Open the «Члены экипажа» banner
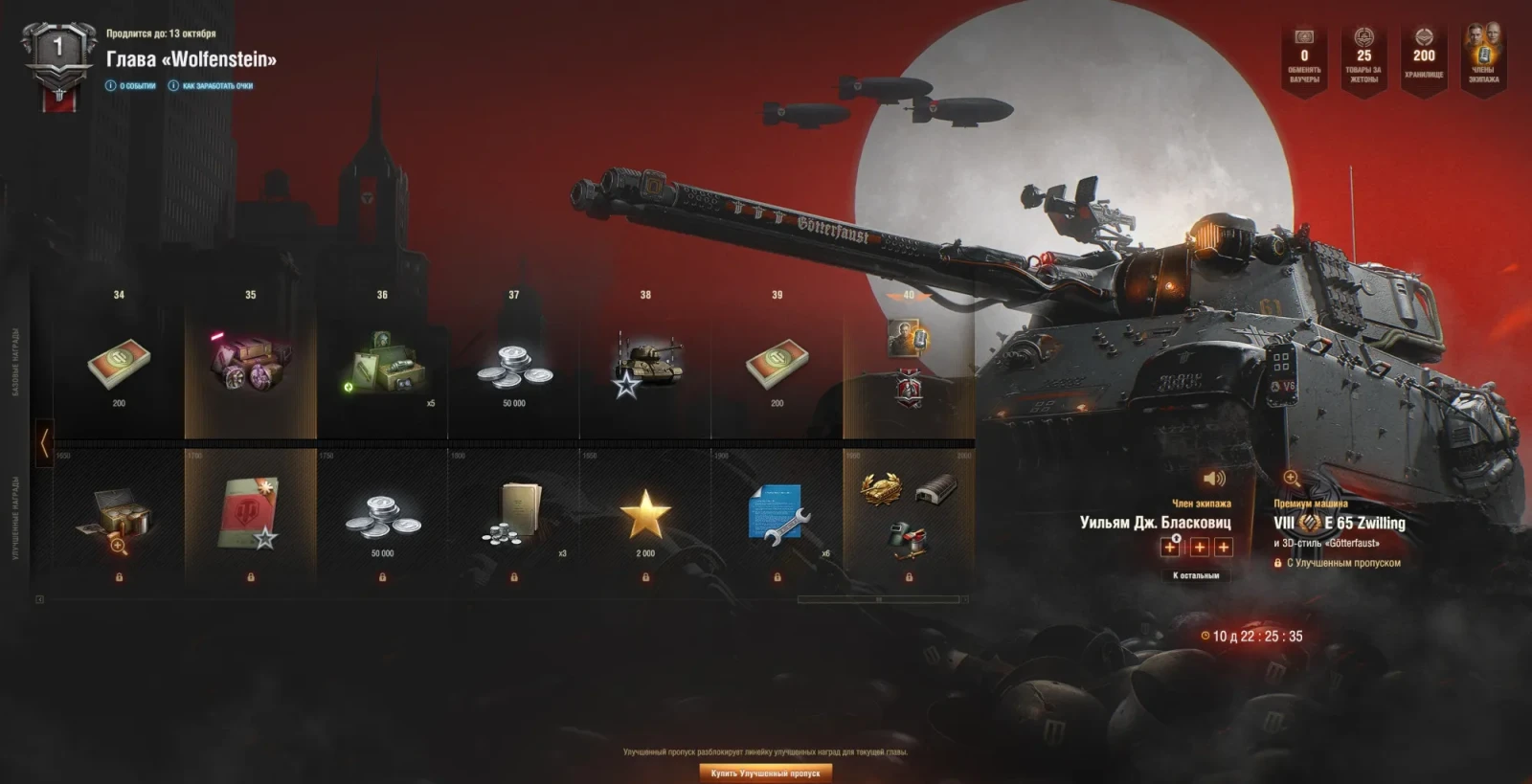1532x784 pixels. click(x=1483, y=57)
